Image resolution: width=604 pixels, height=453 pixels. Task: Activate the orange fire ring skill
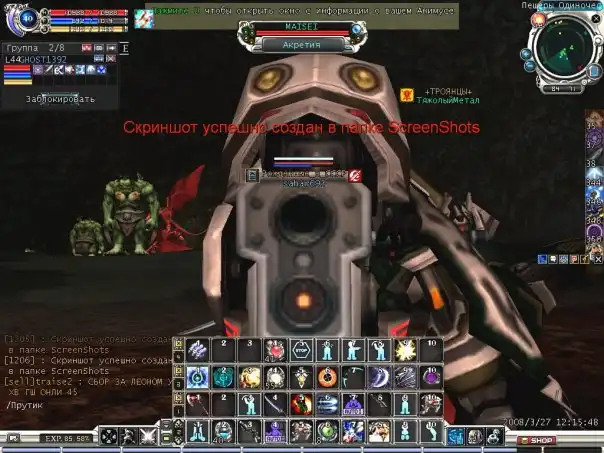[x=327, y=377]
